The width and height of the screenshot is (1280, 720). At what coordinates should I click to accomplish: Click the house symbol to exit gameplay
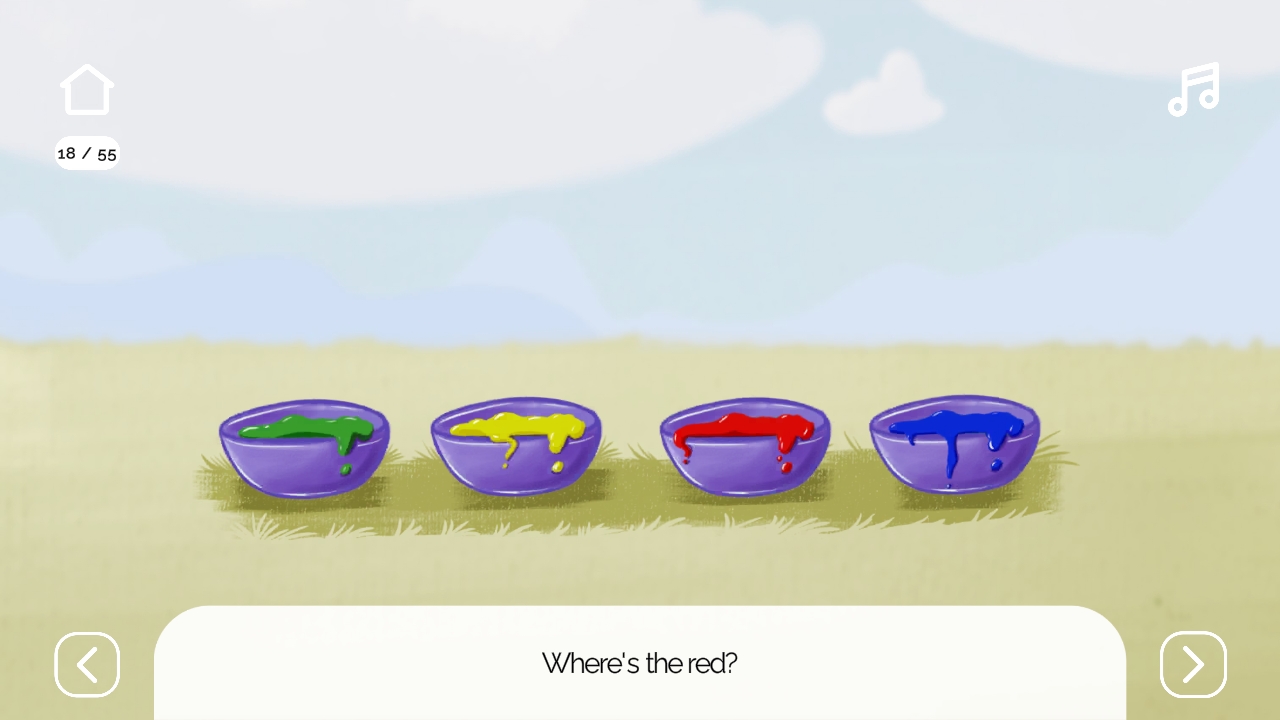click(87, 89)
